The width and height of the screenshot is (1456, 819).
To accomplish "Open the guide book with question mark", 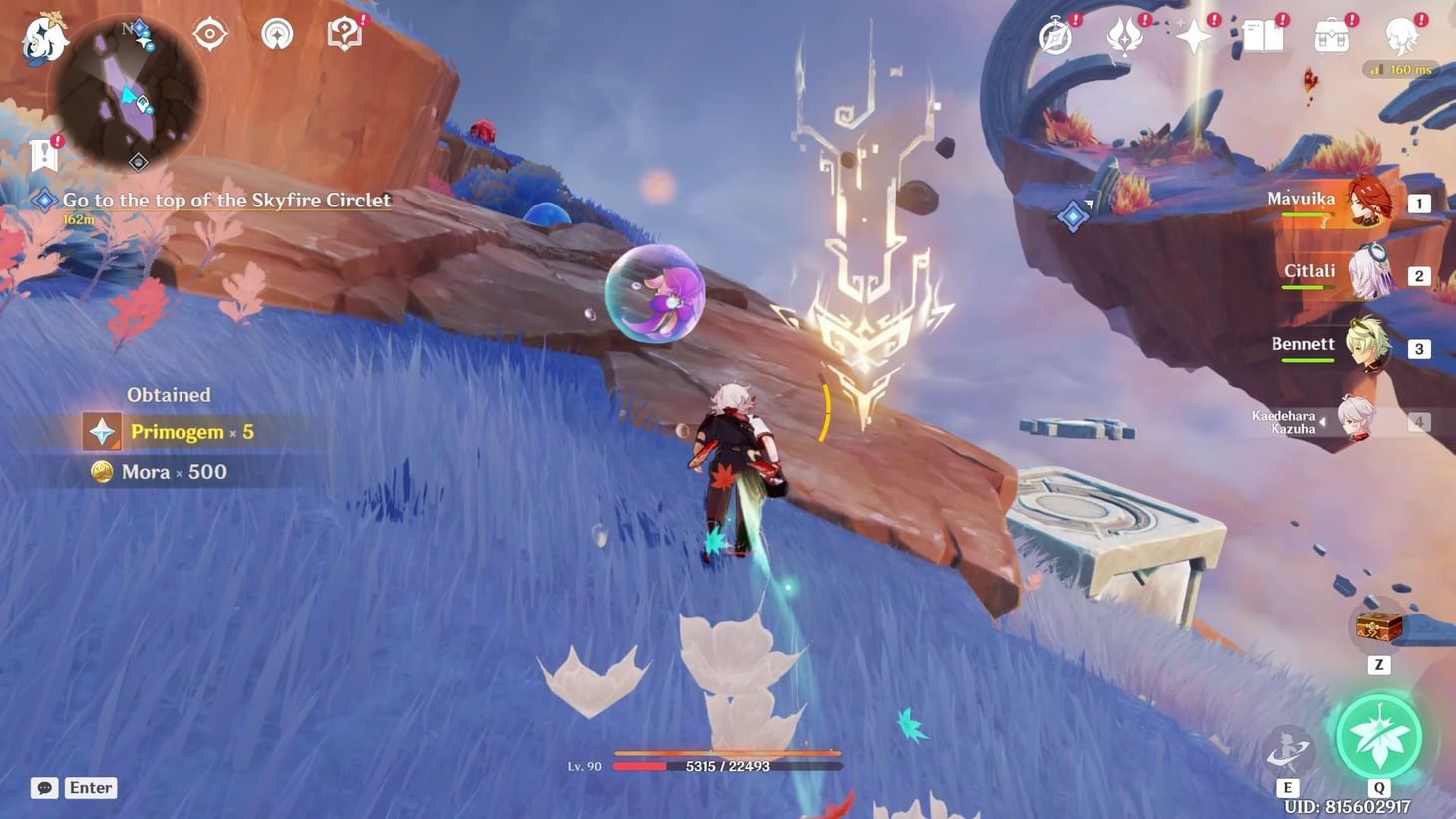I will pos(343,33).
